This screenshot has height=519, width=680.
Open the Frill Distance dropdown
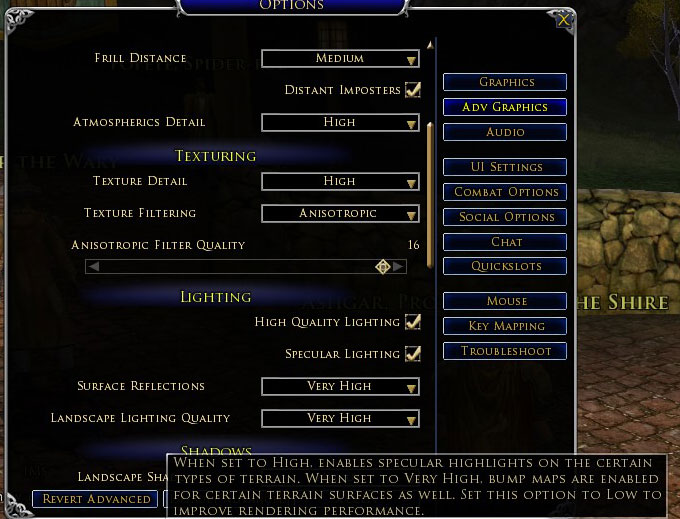pyautogui.click(x=340, y=59)
